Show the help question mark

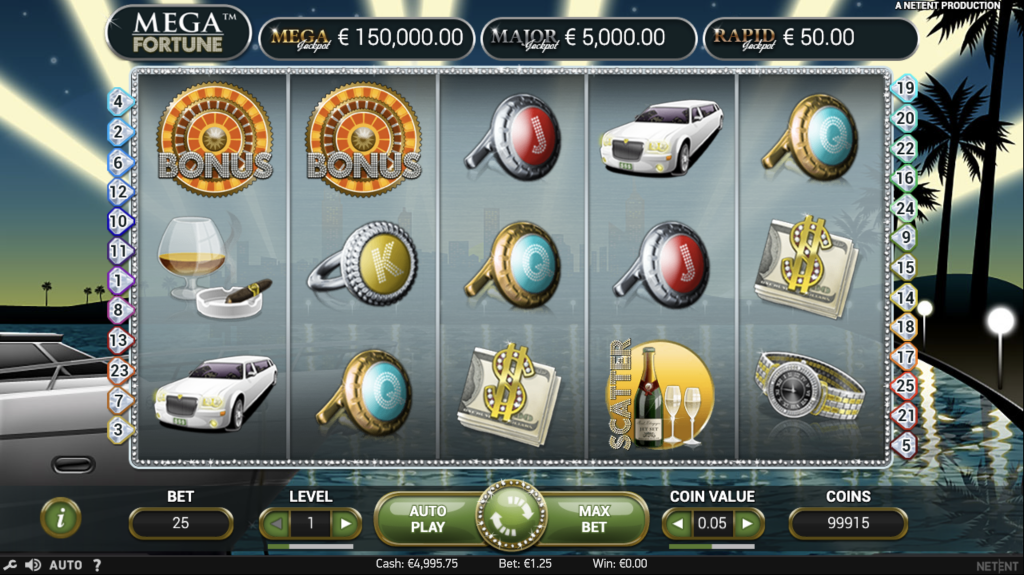pyautogui.click(x=97, y=565)
